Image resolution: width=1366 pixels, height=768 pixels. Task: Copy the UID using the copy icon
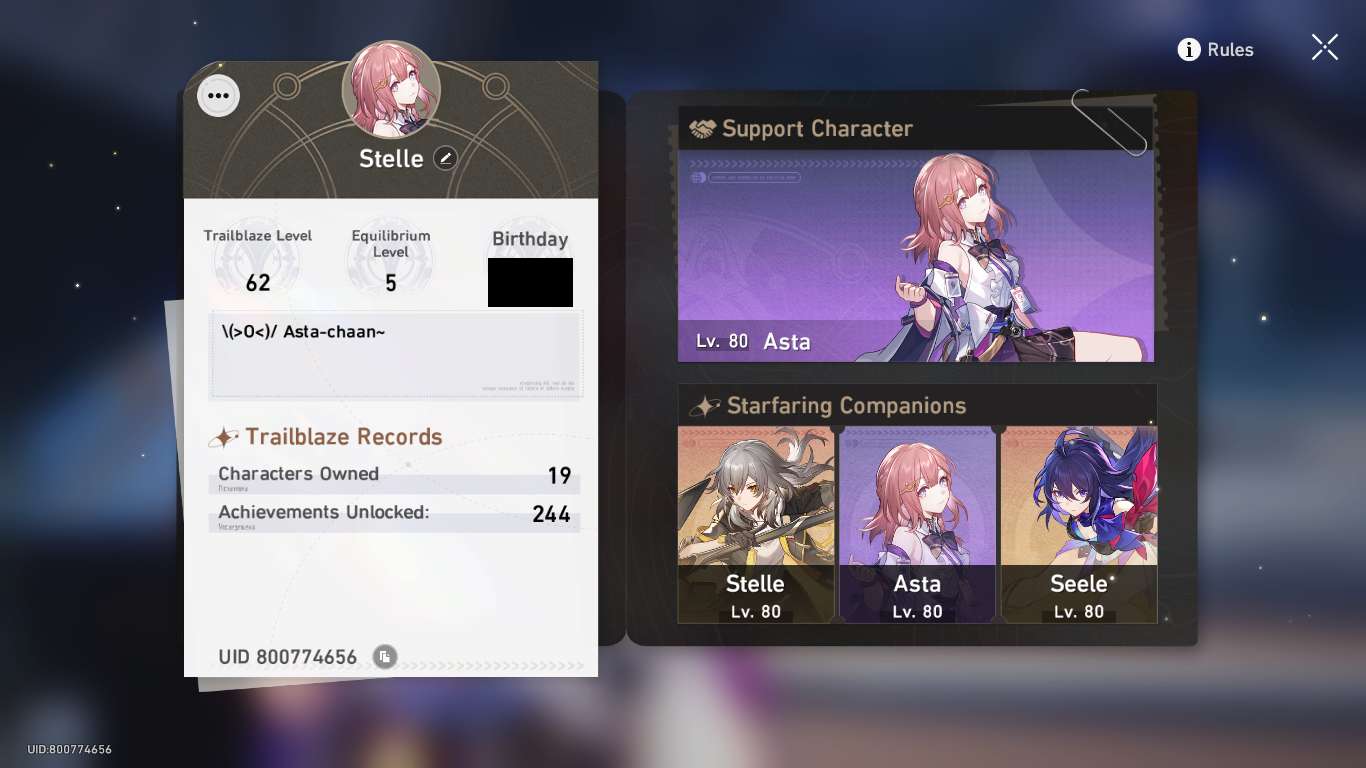[383, 657]
